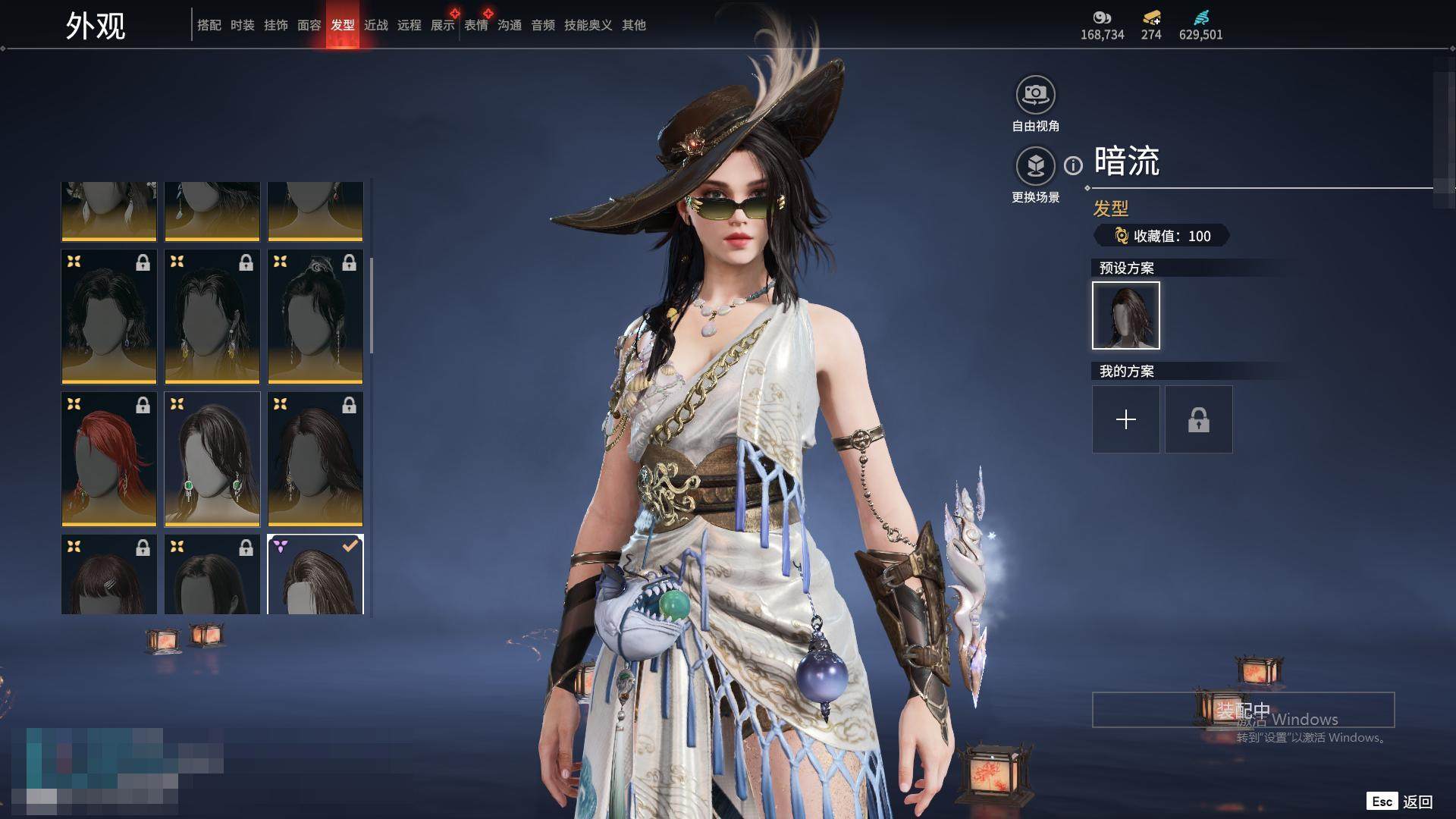Switch to the 音频 tab

(543, 25)
